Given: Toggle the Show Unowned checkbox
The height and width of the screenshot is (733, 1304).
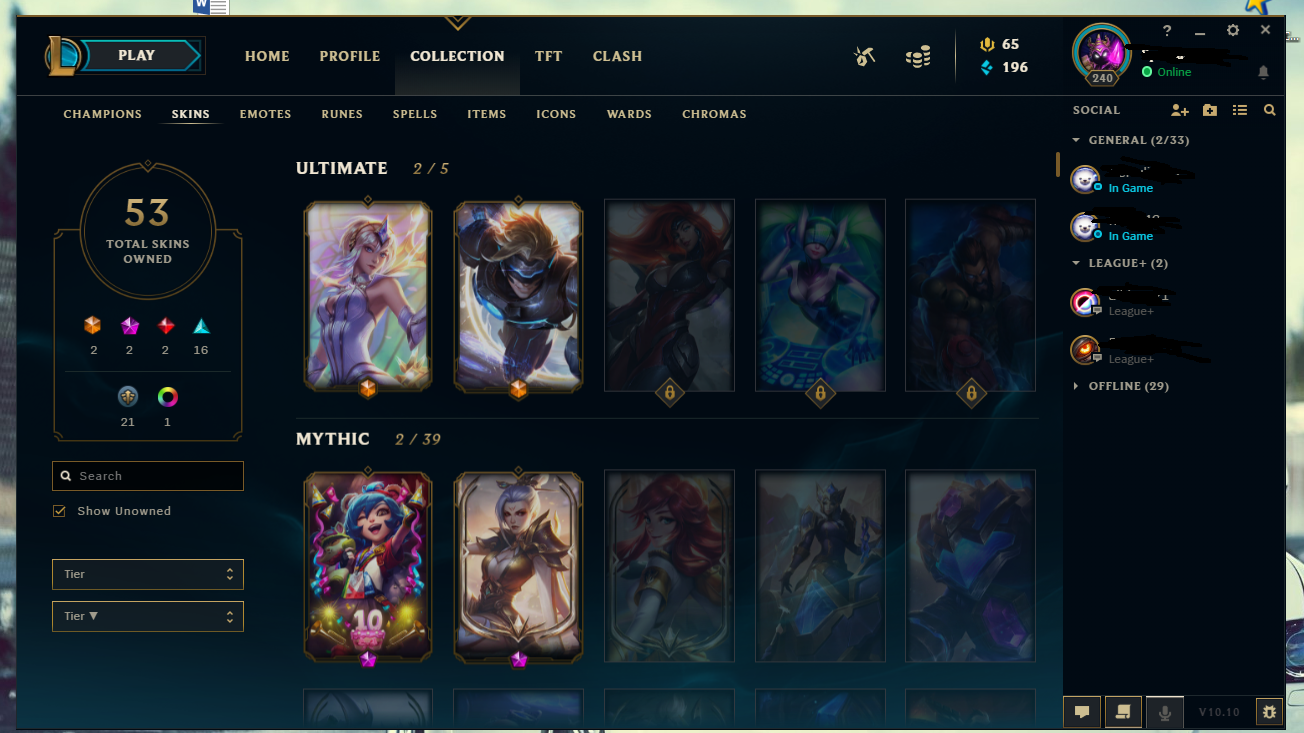Looking at the screenshot, I should coord(60,511).
